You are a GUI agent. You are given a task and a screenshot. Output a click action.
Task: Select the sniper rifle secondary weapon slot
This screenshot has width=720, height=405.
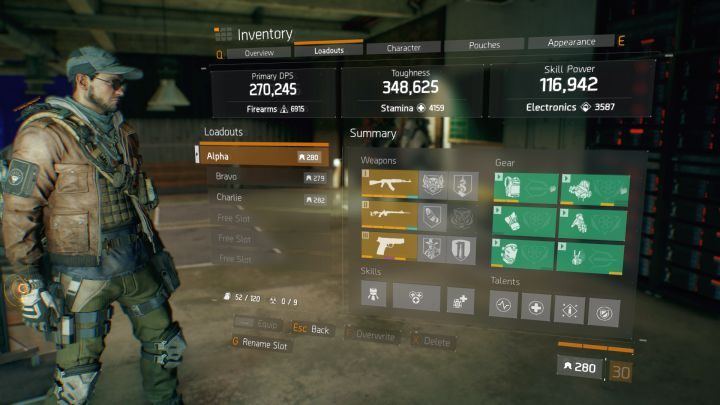point(388,215)
